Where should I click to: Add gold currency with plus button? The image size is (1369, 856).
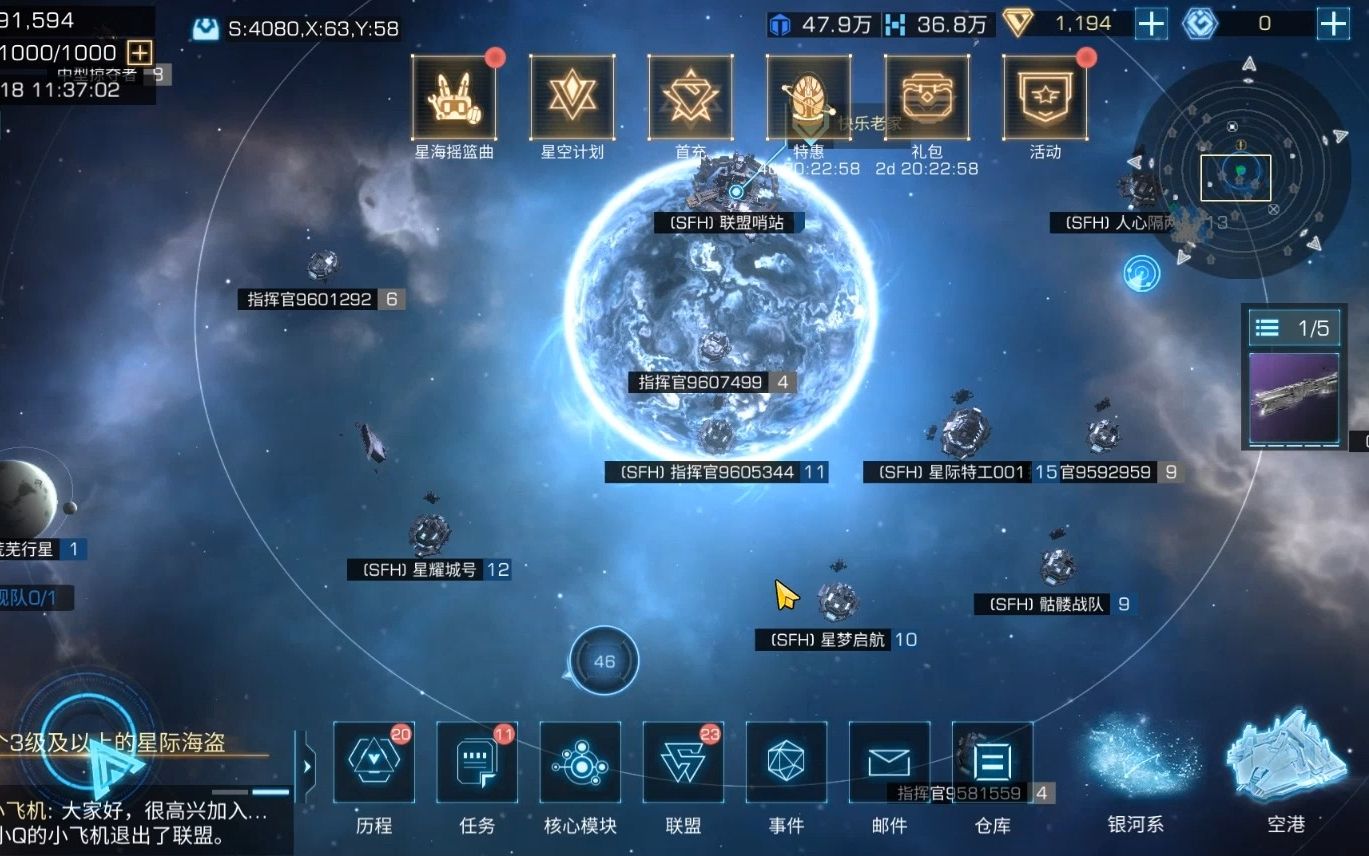point(1151,24)
